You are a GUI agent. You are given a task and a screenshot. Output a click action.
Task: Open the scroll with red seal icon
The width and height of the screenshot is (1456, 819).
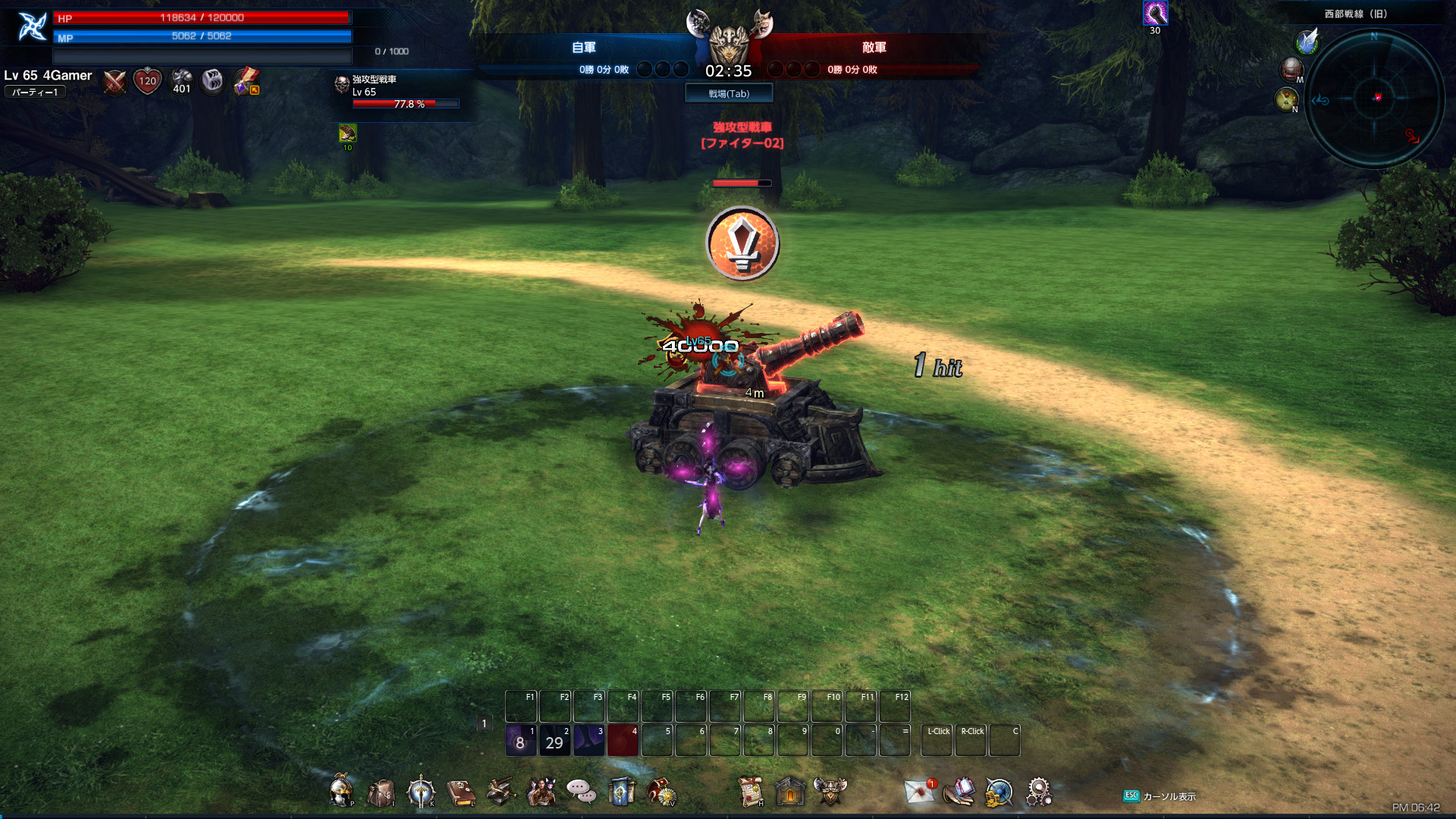coord(751,792)
